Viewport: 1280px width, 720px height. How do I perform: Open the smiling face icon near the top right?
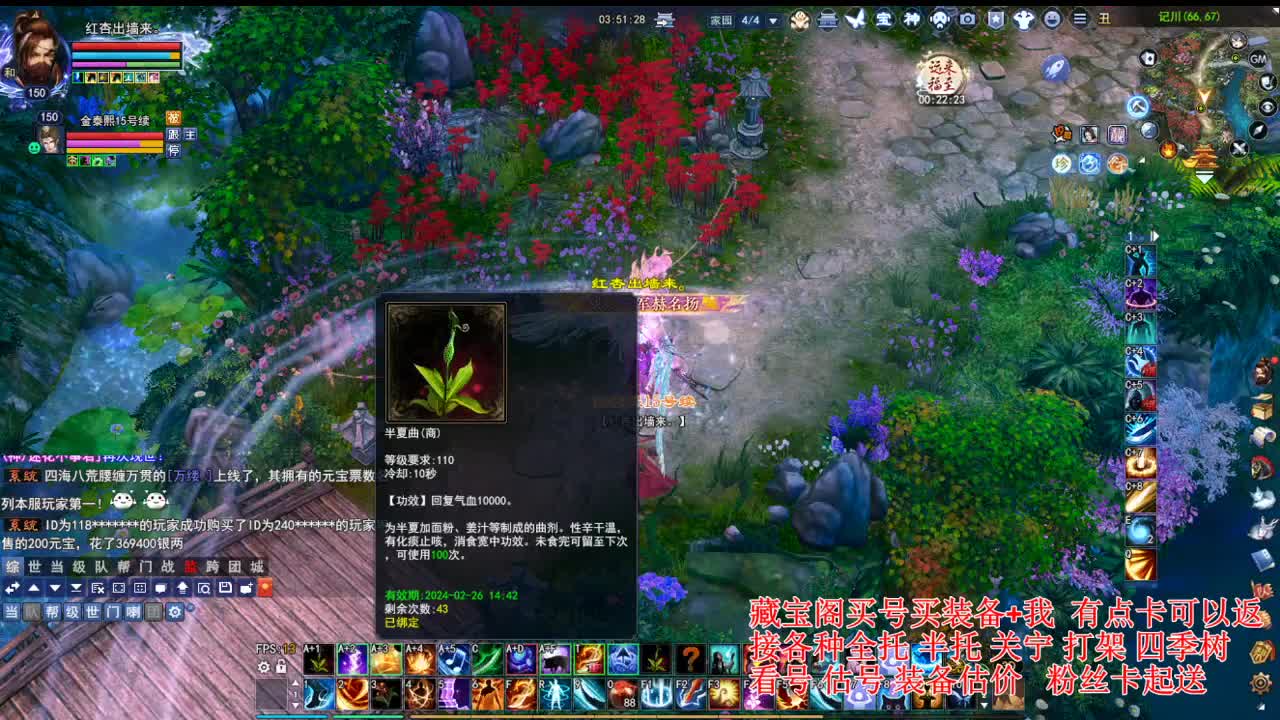1054,17
